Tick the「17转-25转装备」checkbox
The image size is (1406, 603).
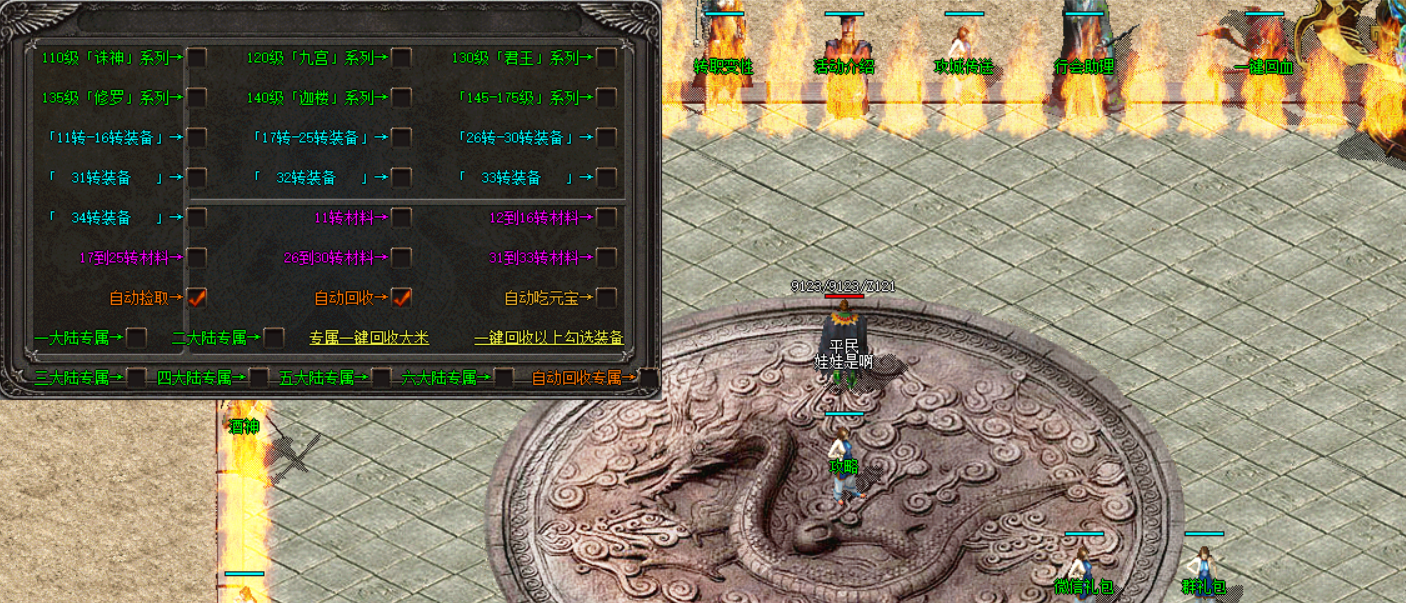[401, 138]
